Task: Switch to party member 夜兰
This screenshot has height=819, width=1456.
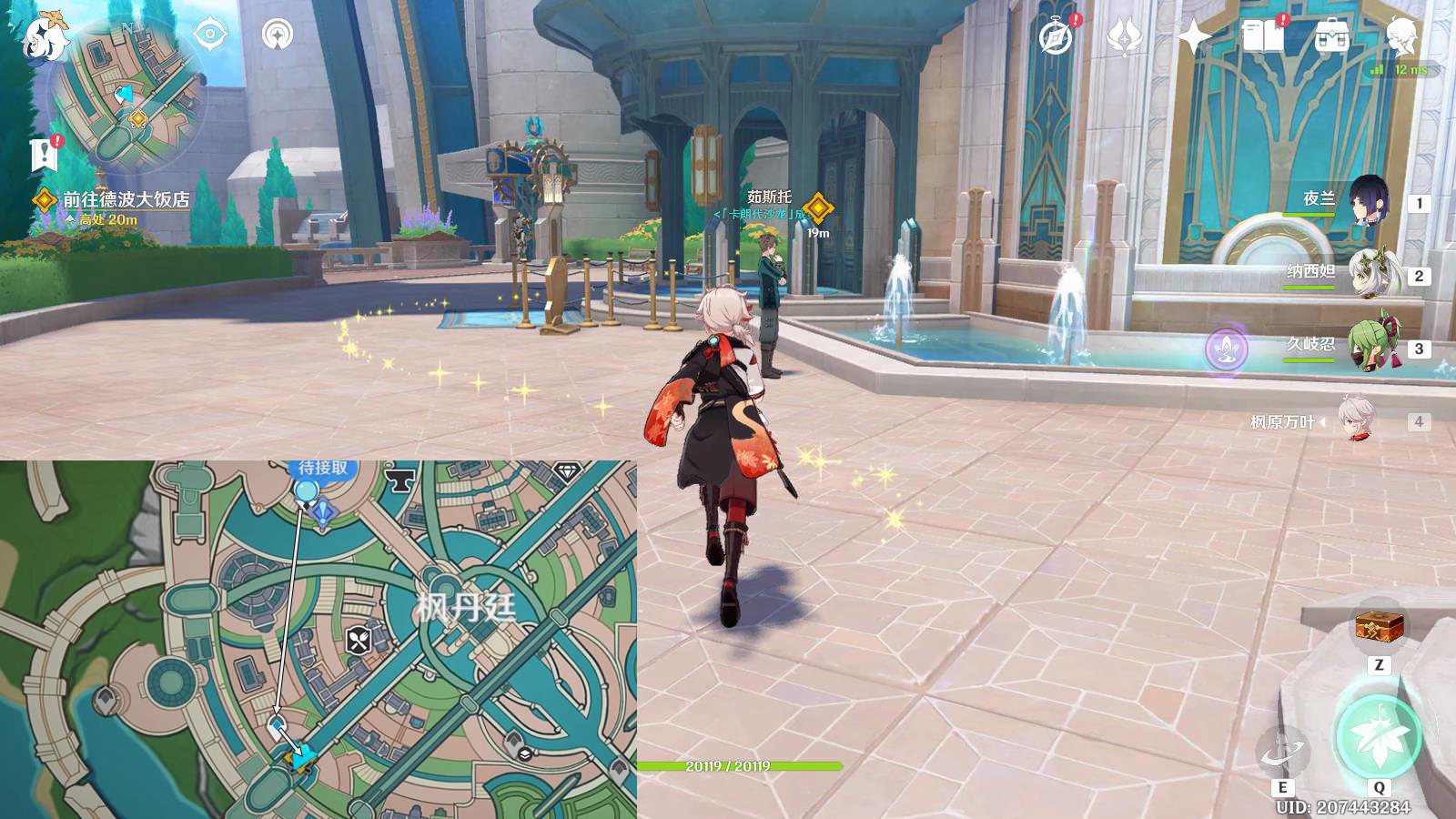Action: click(1368, 201)
